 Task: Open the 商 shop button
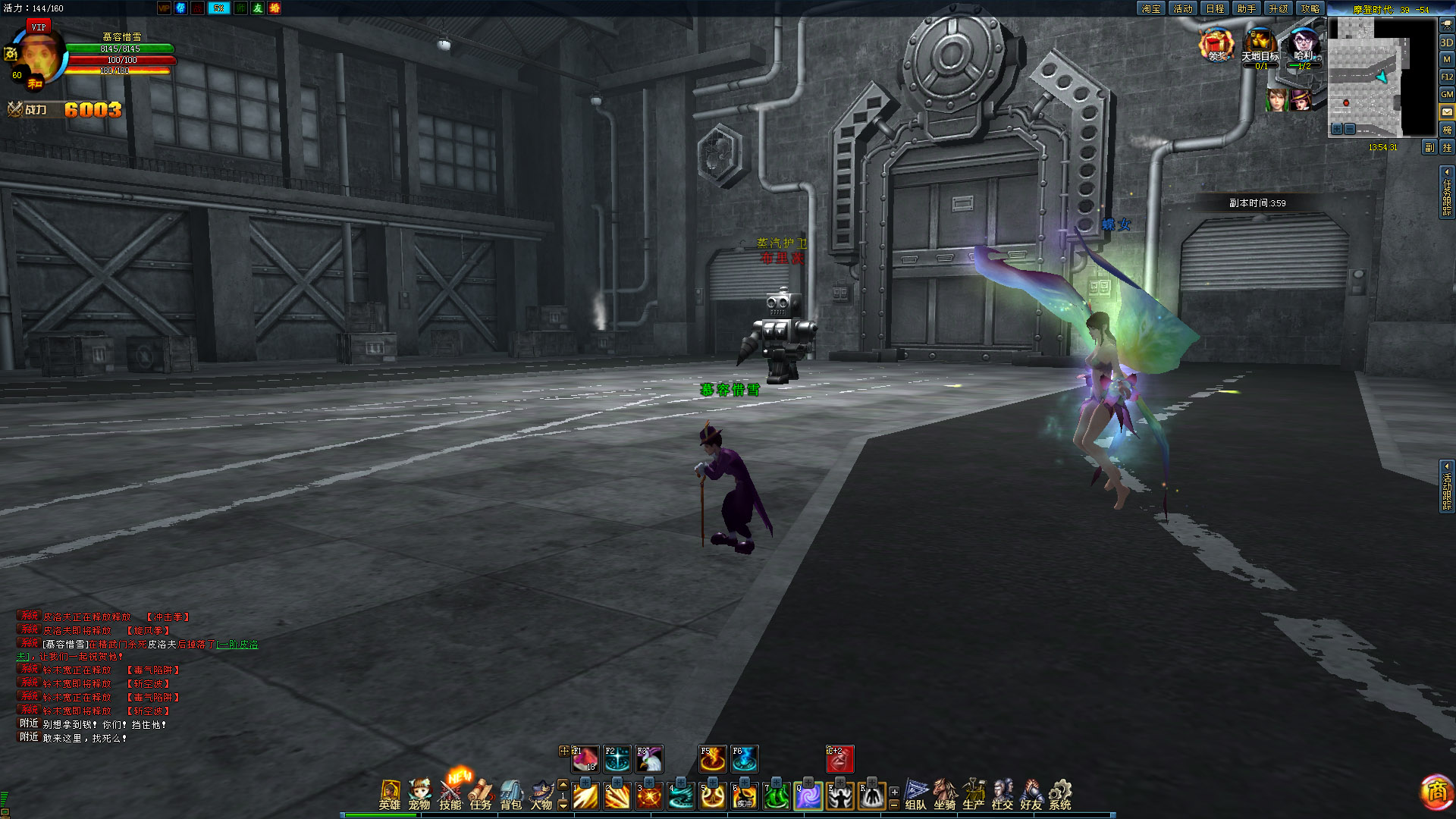(x=1436, y=792)
